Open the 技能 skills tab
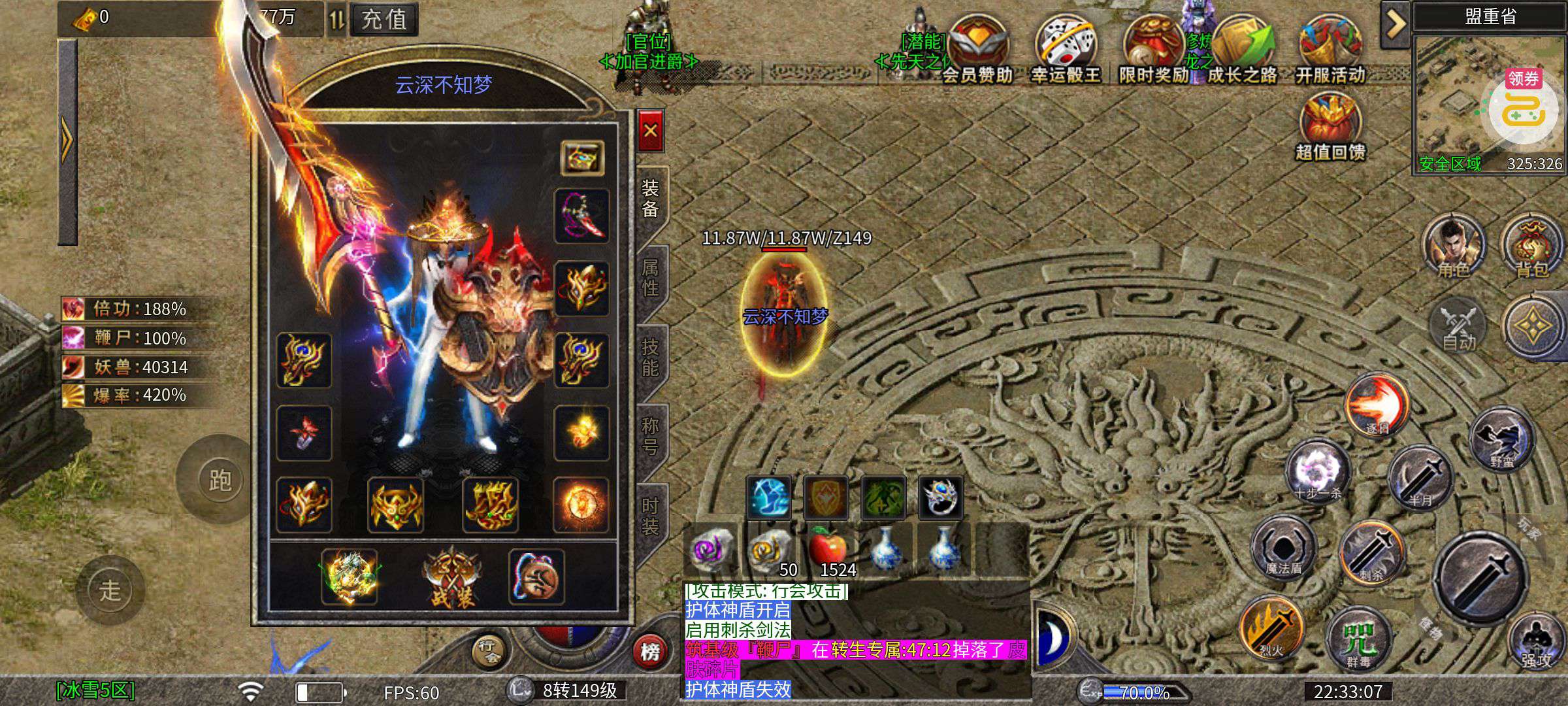 tap(650, 358)
